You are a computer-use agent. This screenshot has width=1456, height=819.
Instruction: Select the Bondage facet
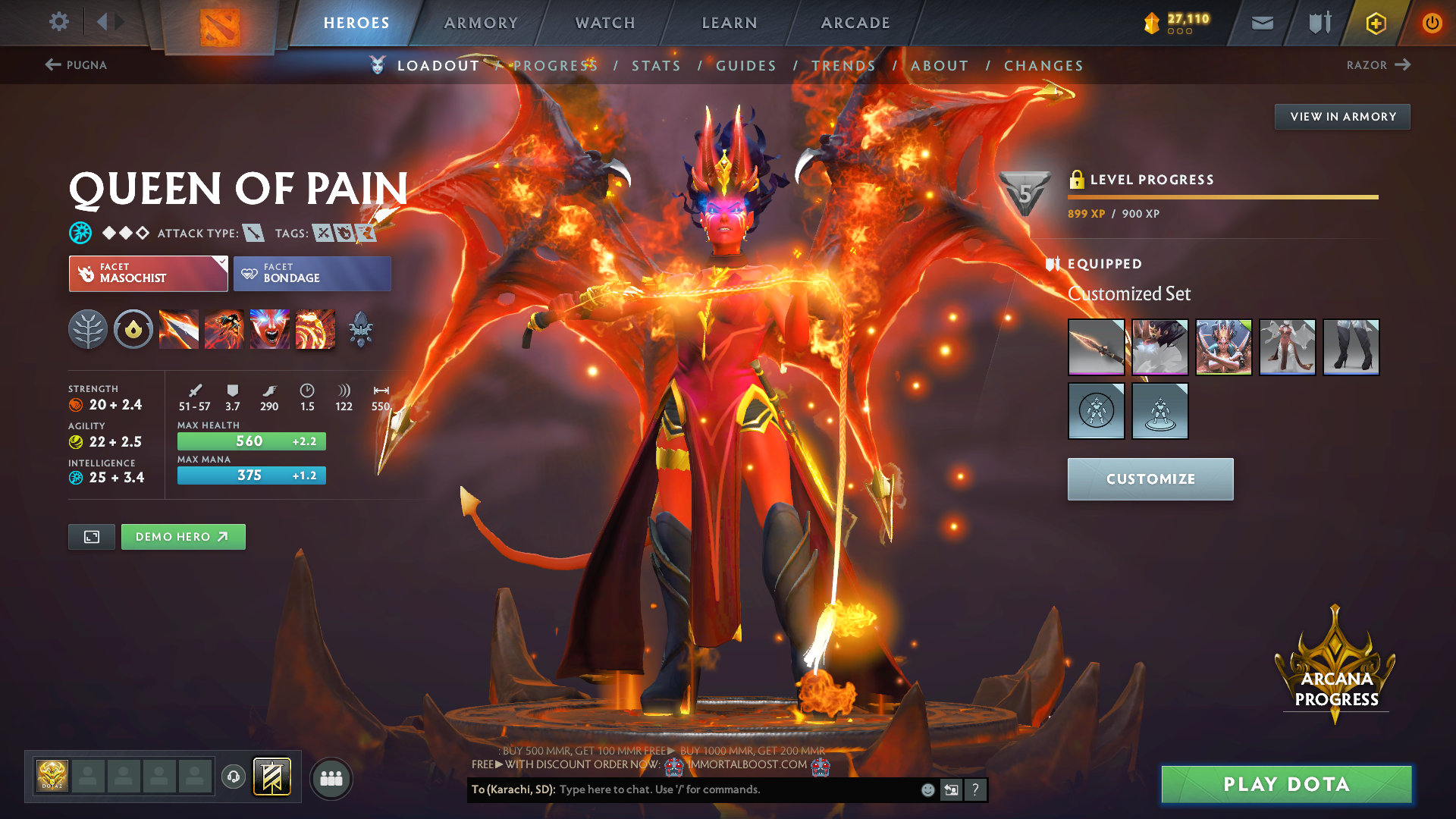pyautogui.click(x=312, y=274)
